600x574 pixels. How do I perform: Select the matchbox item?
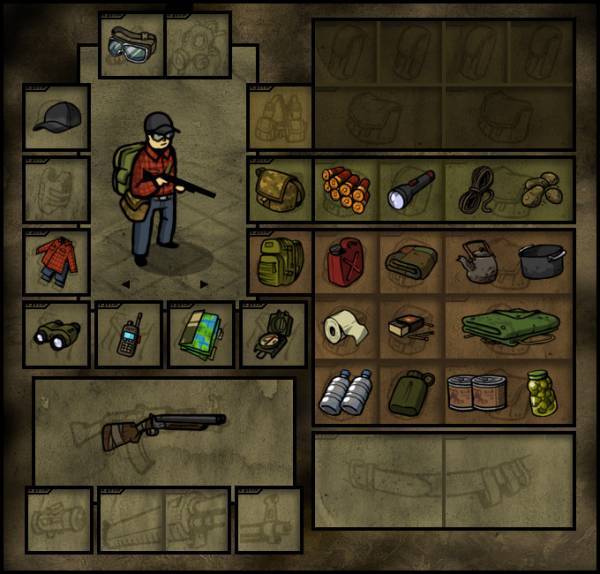tap(410, 326)
